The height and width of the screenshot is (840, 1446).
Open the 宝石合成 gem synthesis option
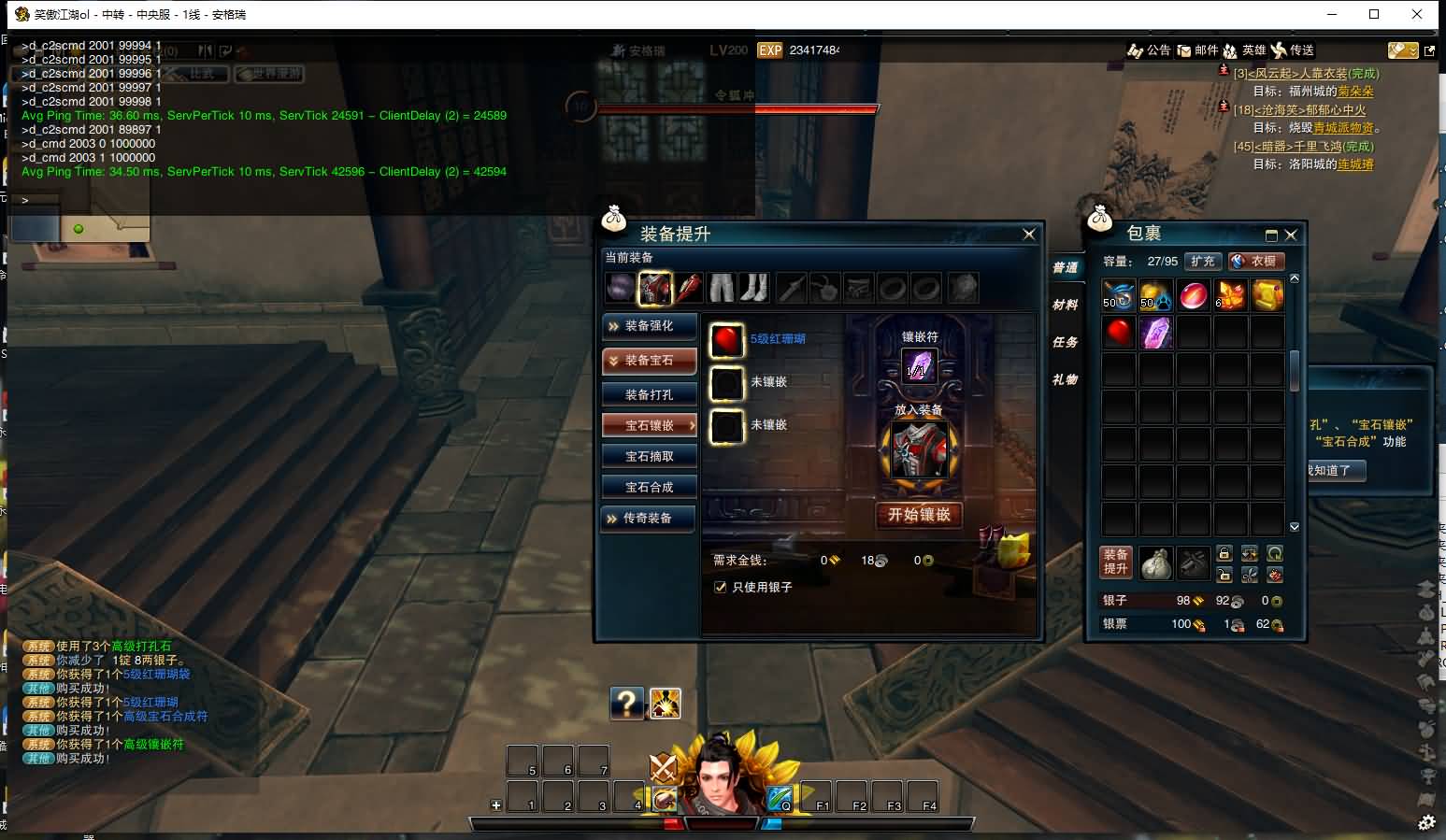[649, 488]
